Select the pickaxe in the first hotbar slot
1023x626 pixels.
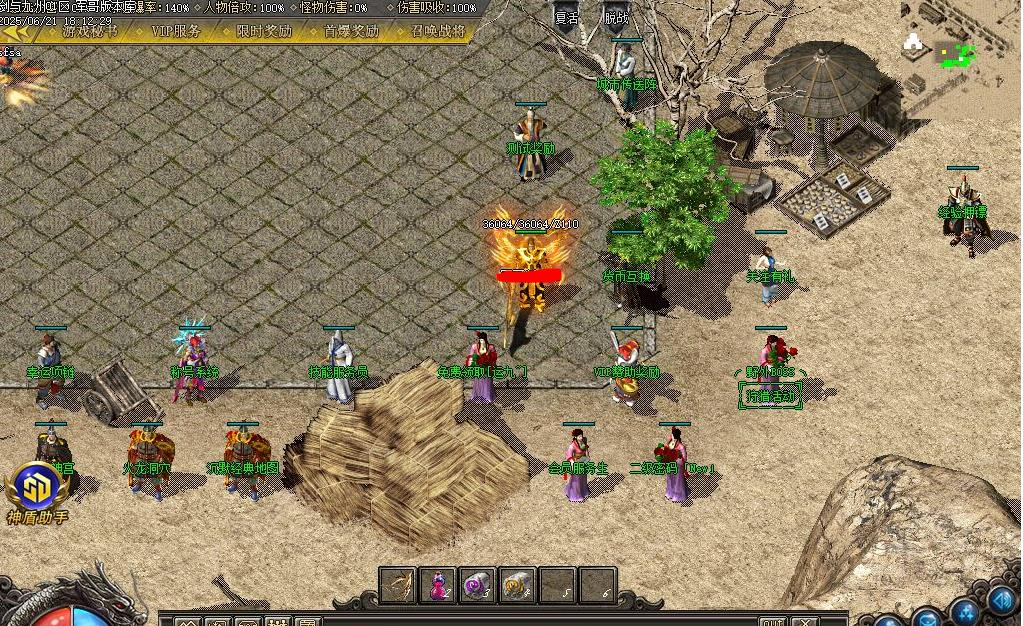click(x=398, y=585)
